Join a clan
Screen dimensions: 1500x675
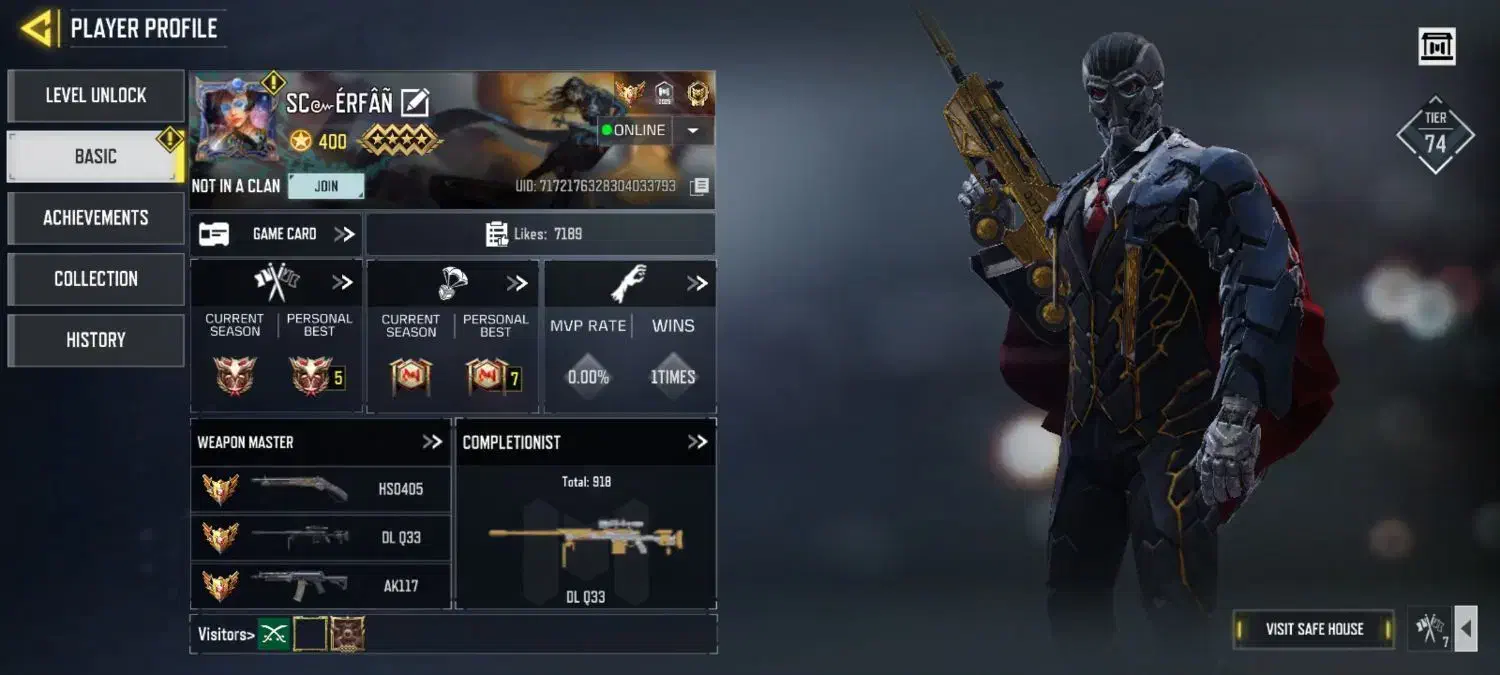tap(326, 186)
